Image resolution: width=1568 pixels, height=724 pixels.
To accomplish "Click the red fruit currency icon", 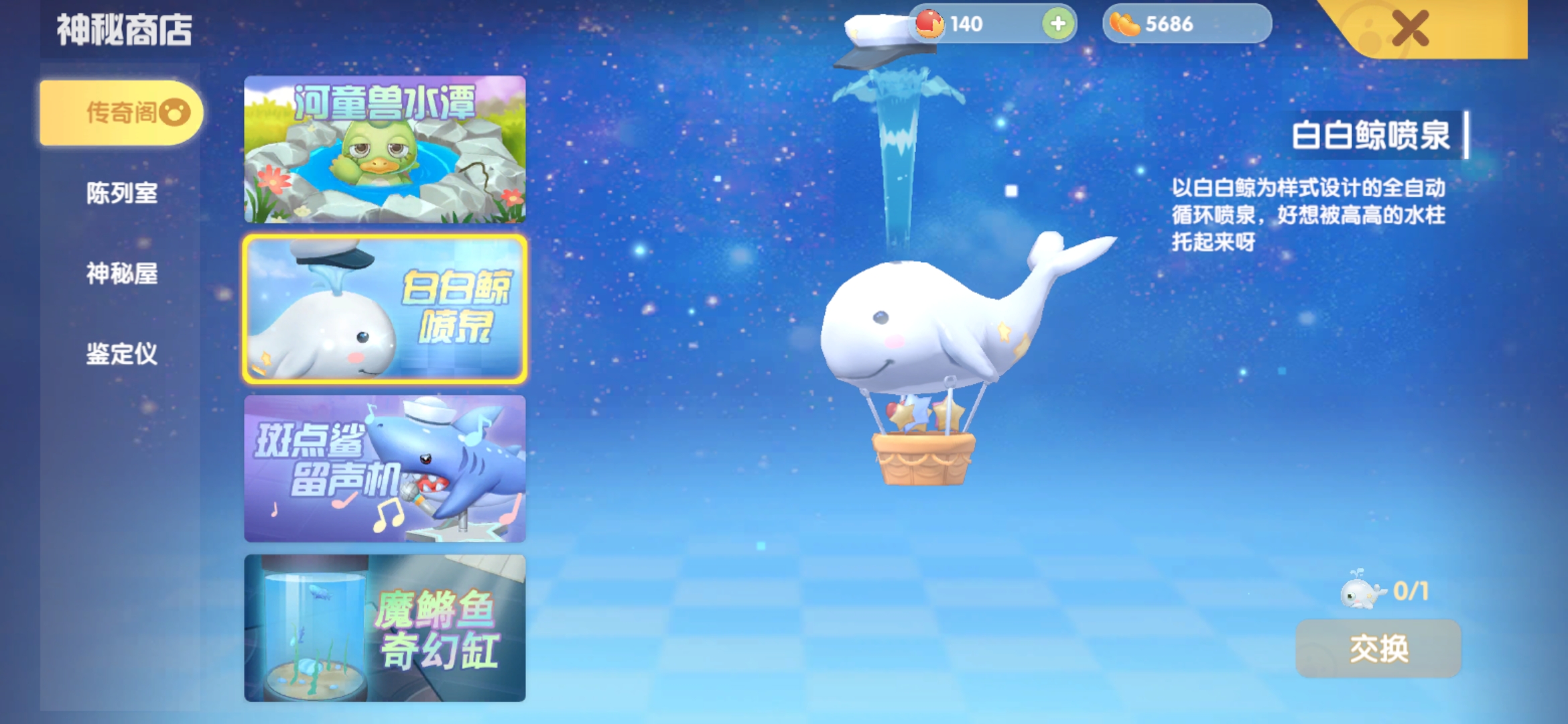I will (x=930, y=24).
